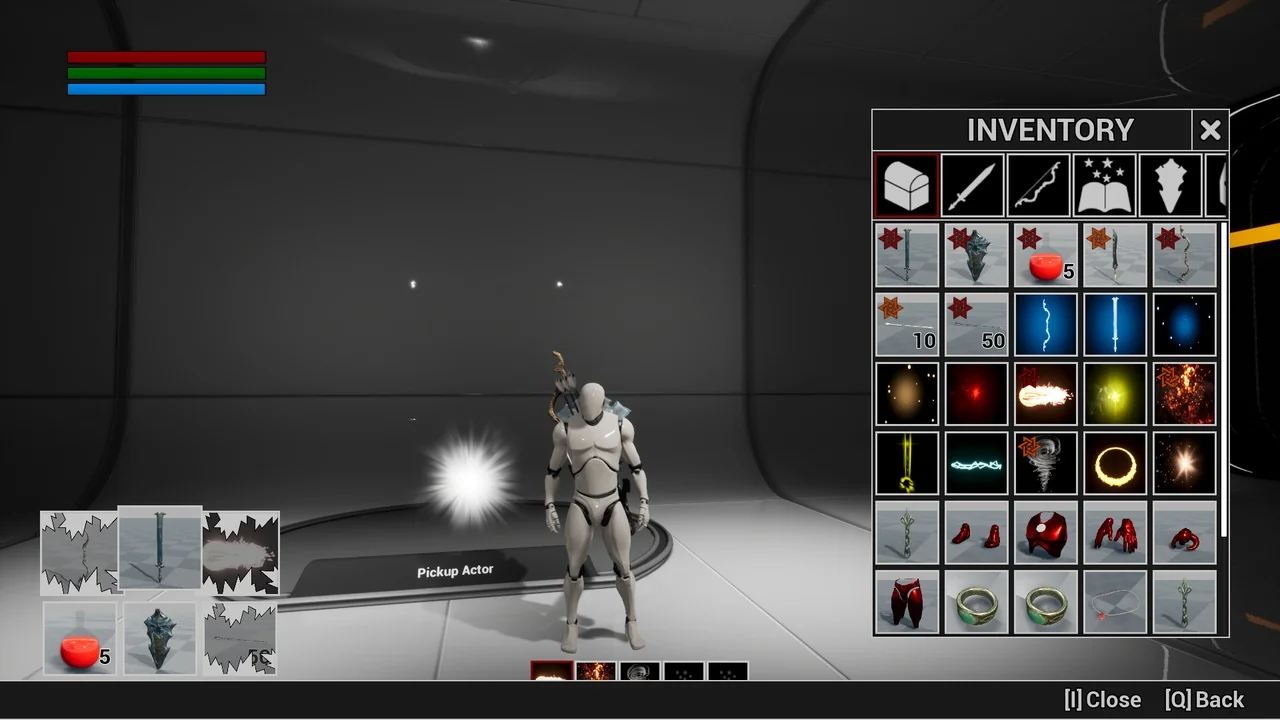Select the shield in the quick-slot panel
Screen dimensions: 1280x720
coord(160,638)
